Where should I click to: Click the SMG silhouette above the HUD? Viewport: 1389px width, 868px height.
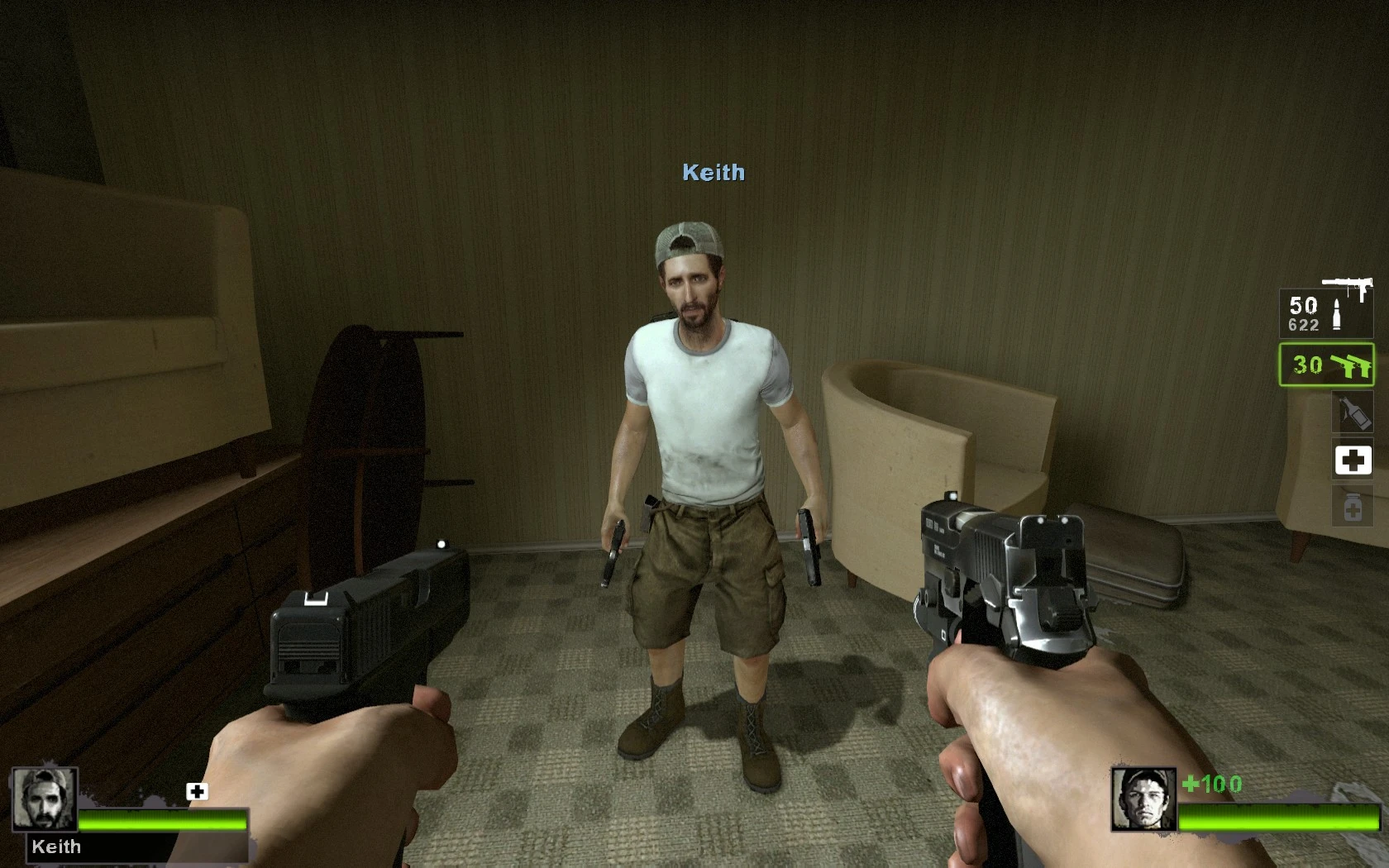(1346, 283)
